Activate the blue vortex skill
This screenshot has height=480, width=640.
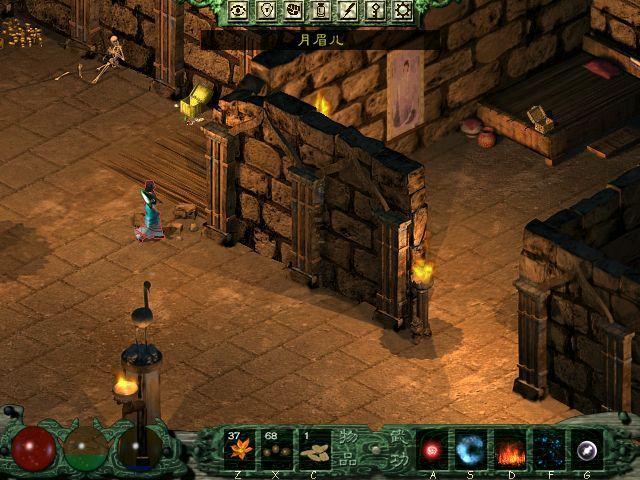(471, 447)
